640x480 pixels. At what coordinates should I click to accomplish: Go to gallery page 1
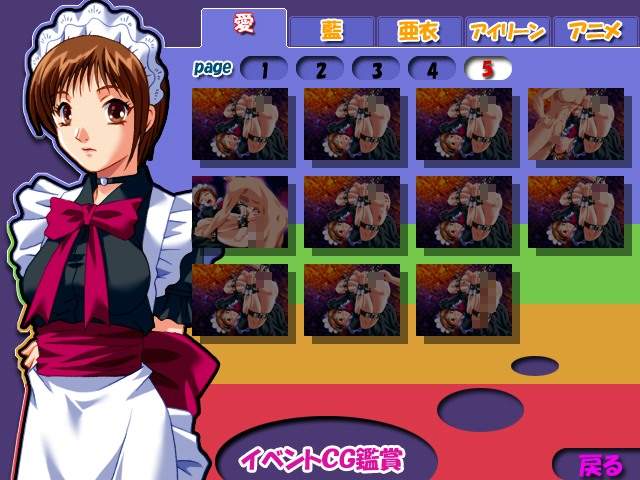265,69
